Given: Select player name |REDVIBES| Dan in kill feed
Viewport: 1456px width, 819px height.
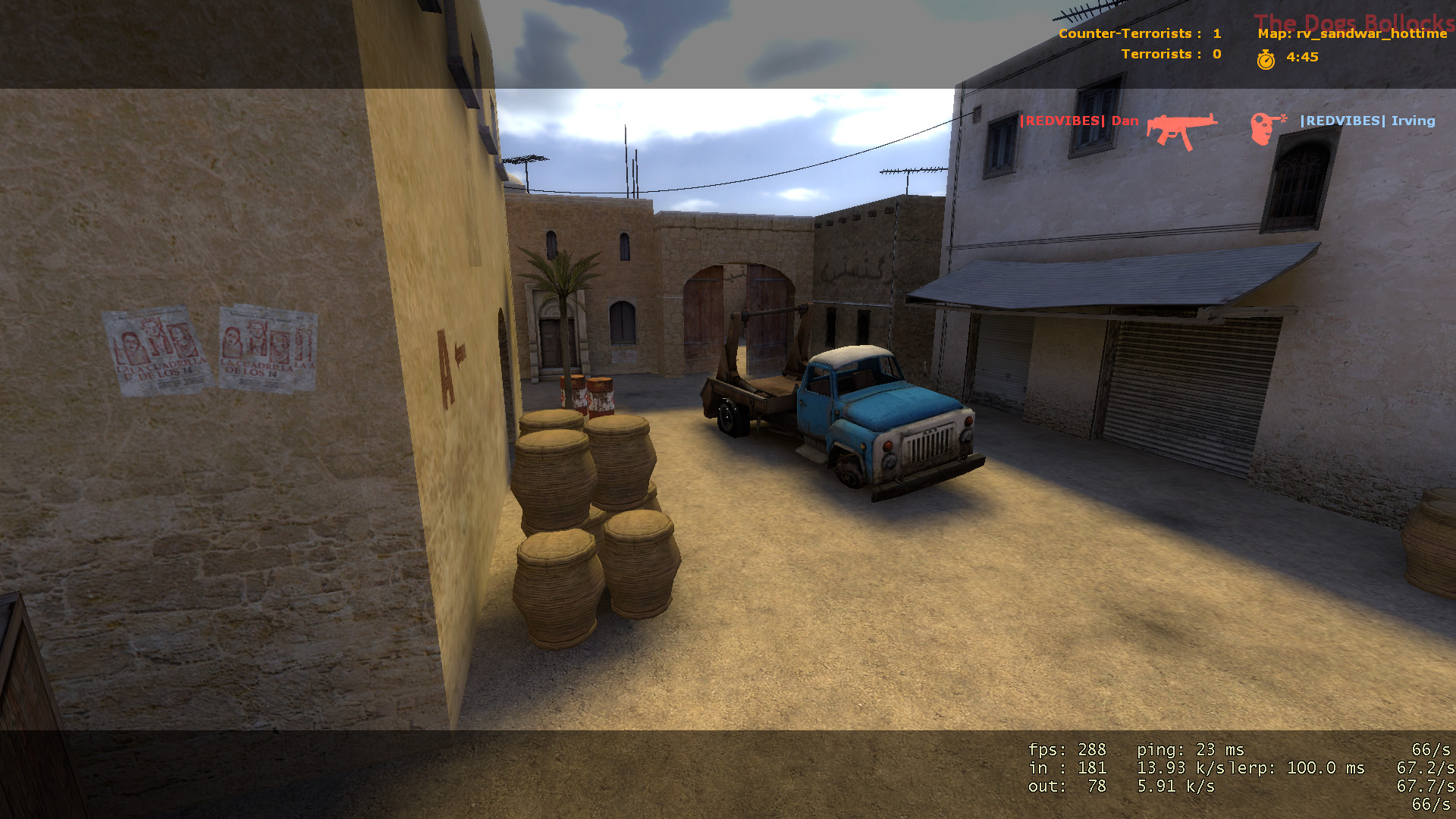Looking at the screenshot, I should click(1080, 120).
